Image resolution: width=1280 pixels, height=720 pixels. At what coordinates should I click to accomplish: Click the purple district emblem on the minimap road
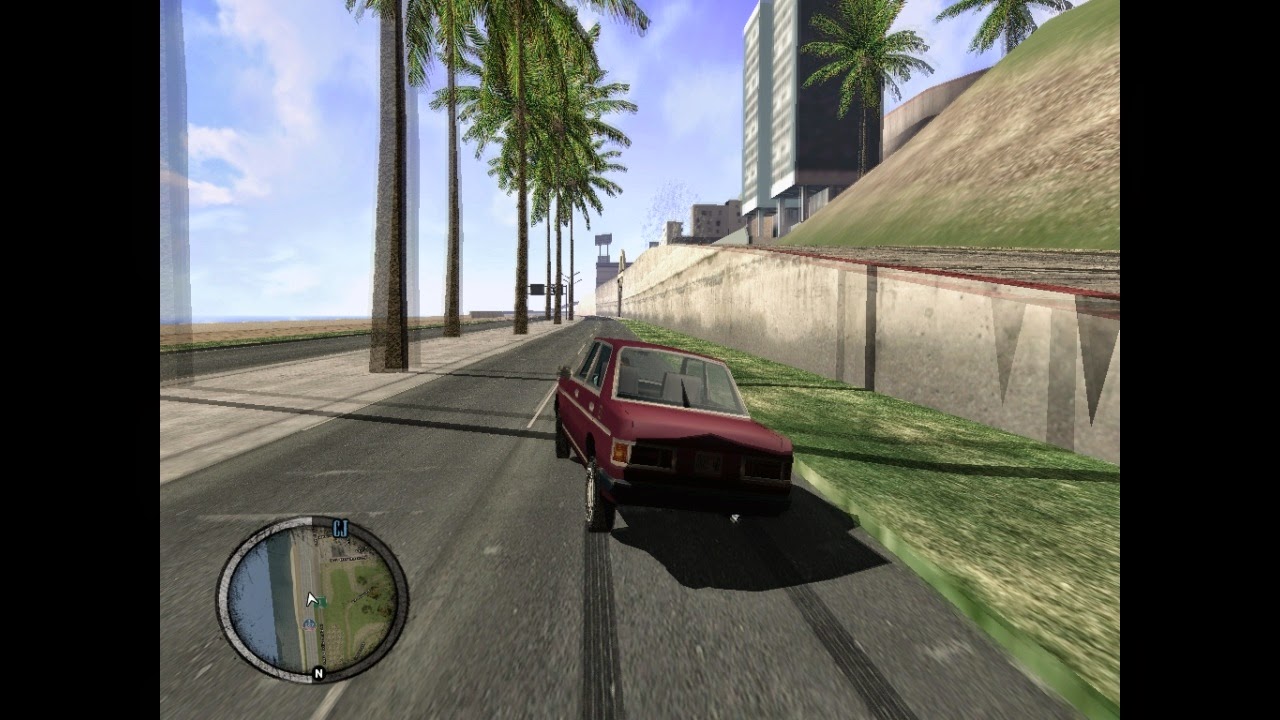[310, 625]
